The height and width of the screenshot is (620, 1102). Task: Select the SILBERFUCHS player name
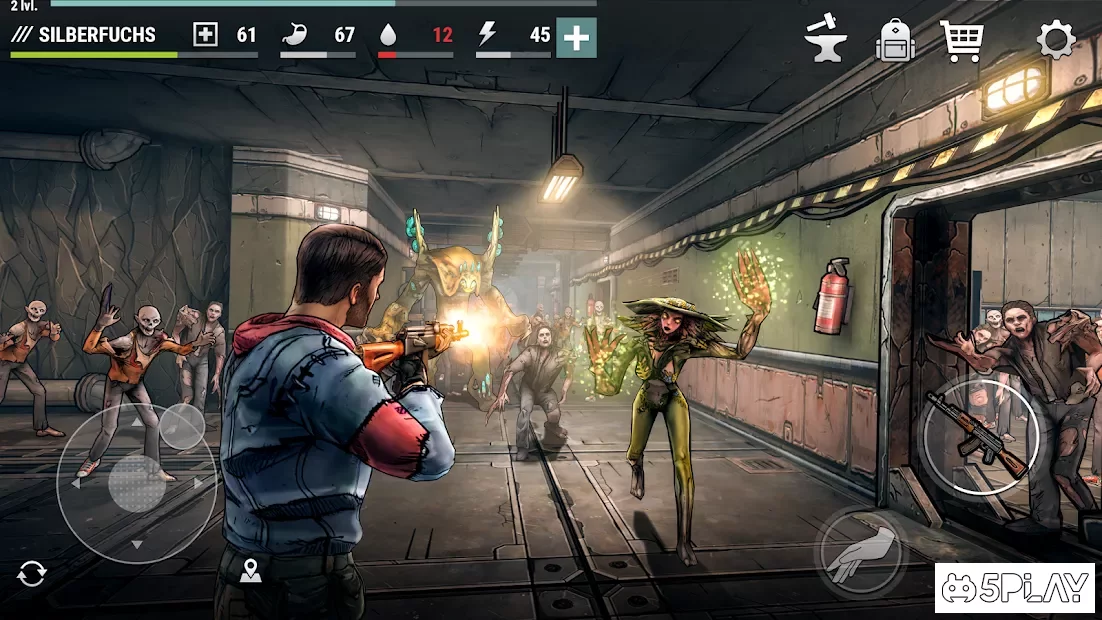(x=97, y=35)
